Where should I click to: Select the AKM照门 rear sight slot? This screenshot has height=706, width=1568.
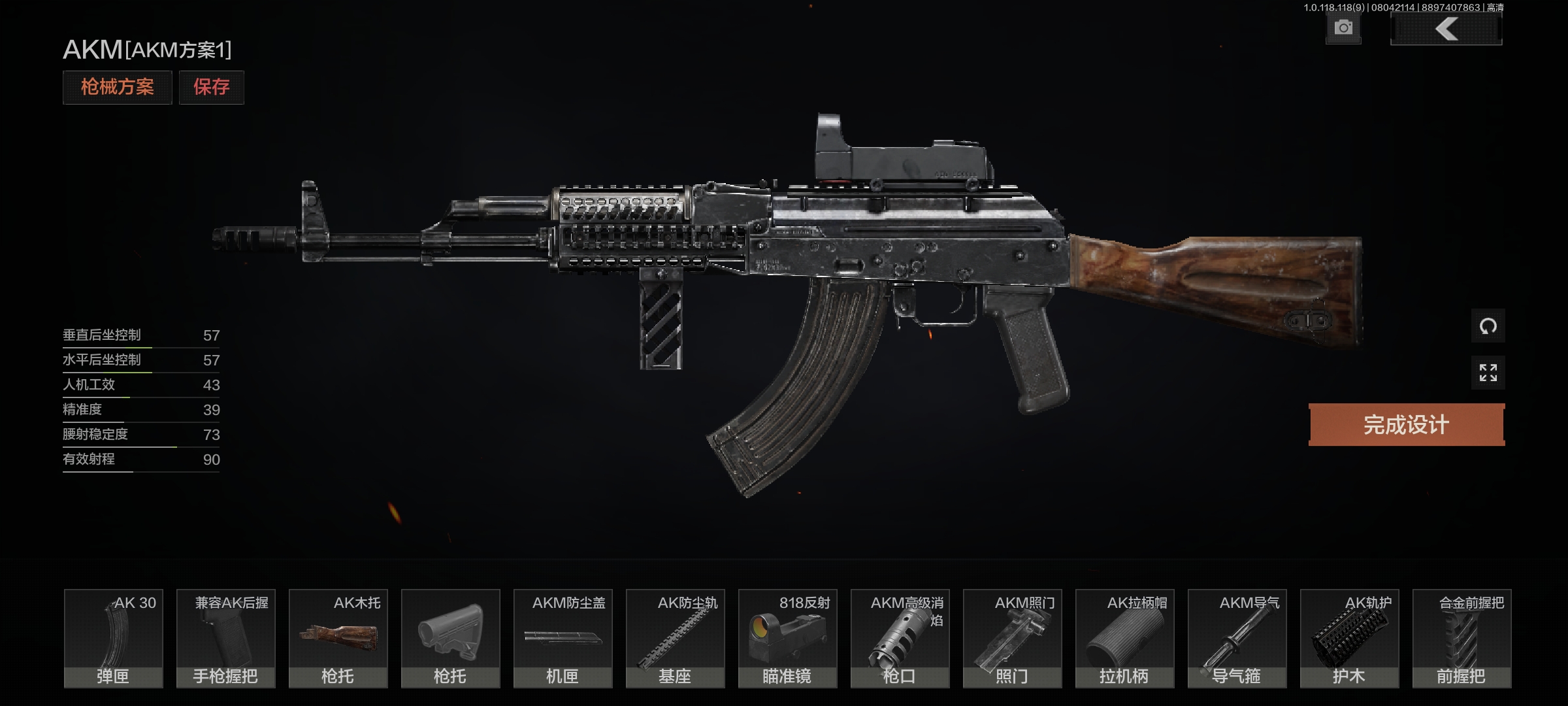point(1012,638)
